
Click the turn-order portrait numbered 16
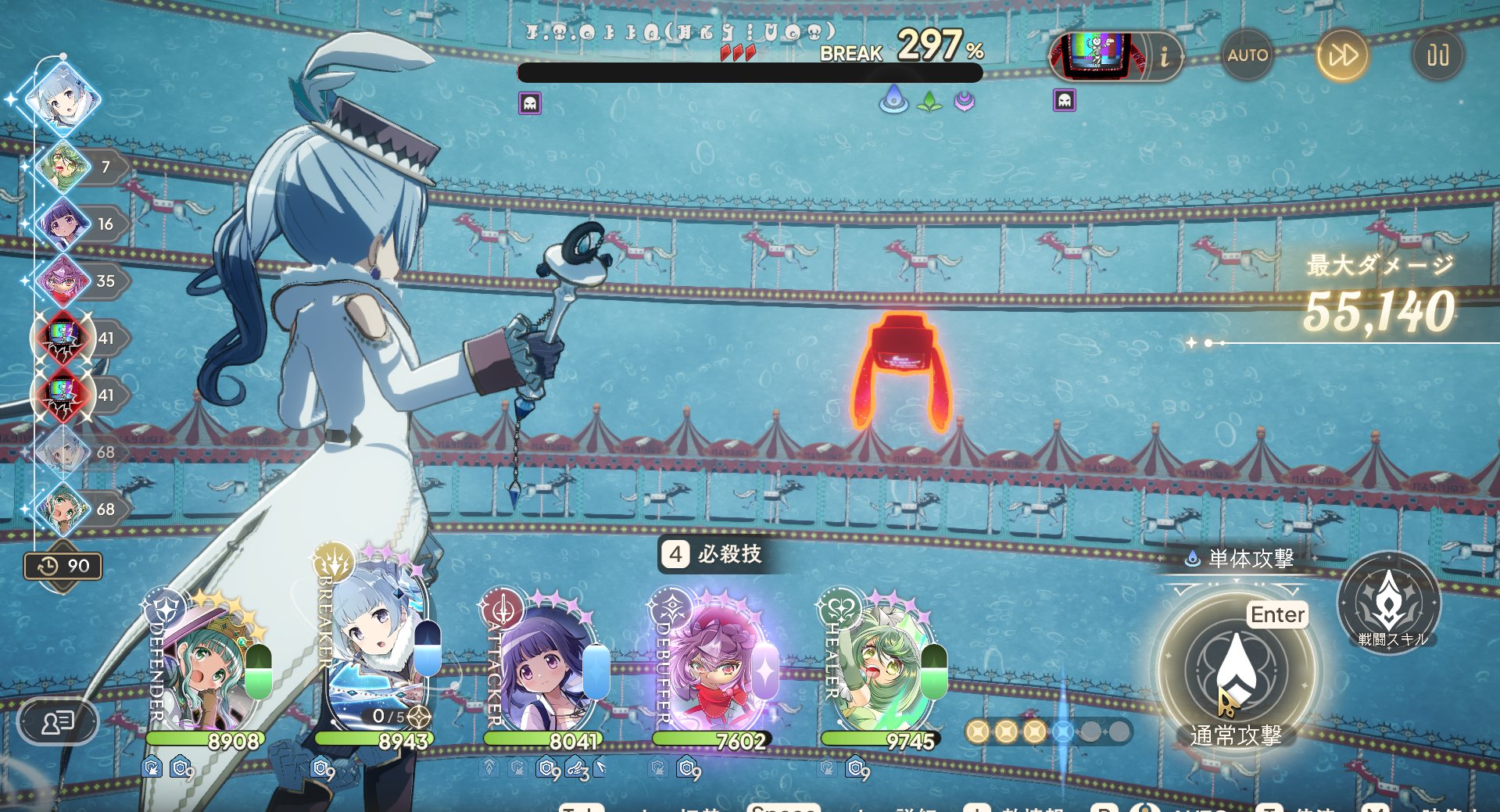[x=61, y=224]
